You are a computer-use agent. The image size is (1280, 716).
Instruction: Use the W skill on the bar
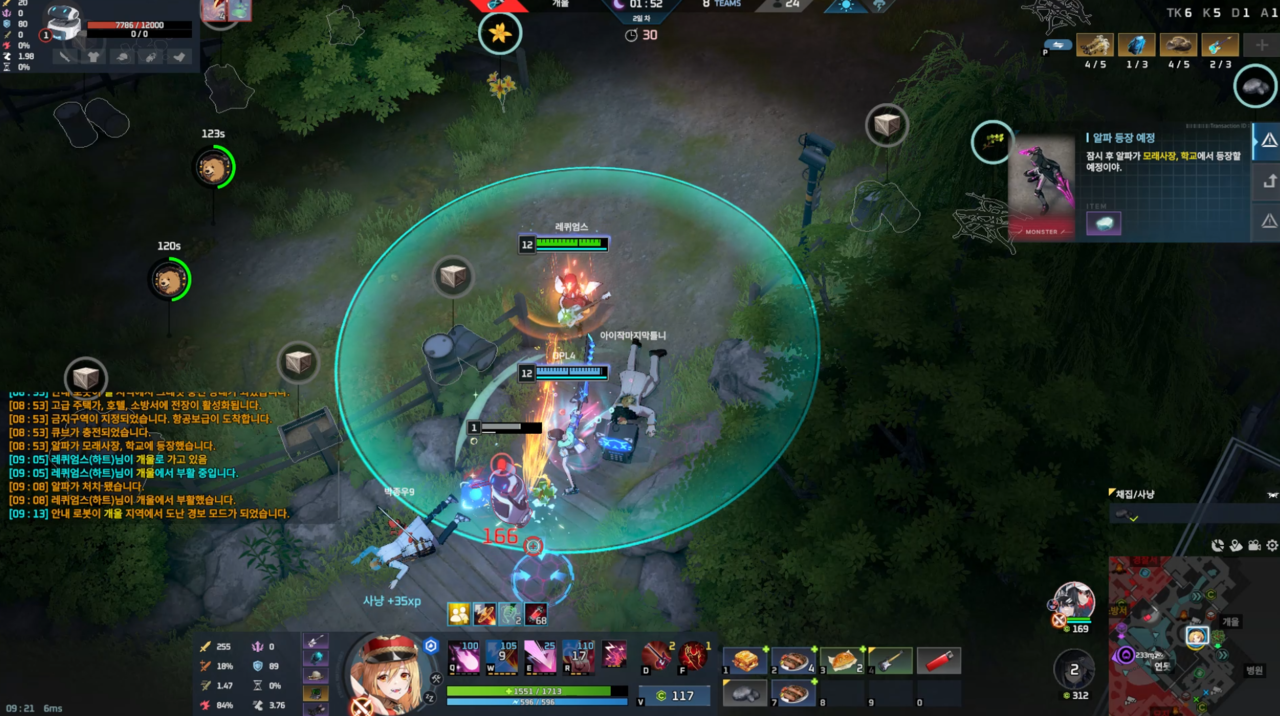(501, 655)
